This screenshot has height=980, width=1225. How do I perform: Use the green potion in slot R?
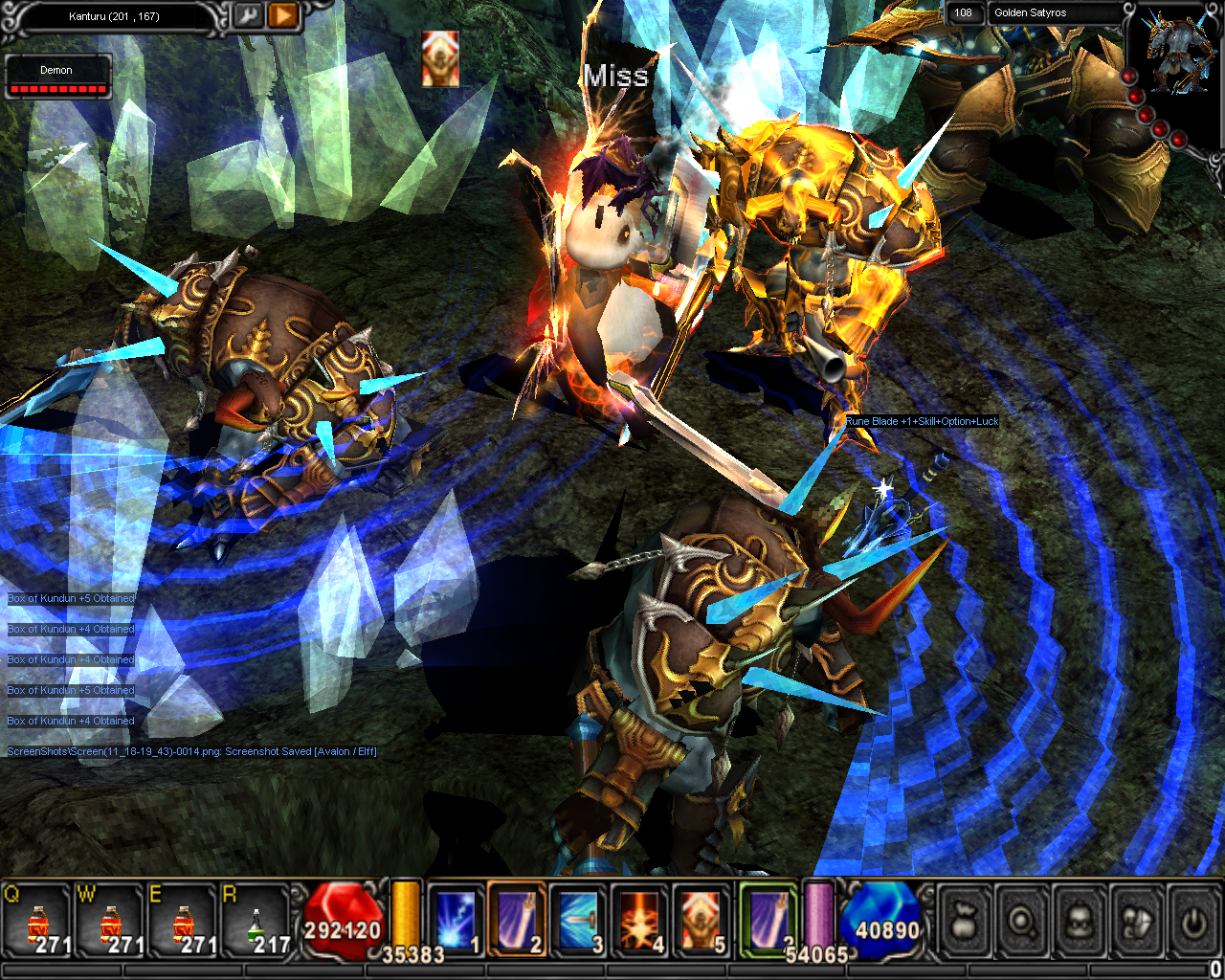tap(256, 923)
